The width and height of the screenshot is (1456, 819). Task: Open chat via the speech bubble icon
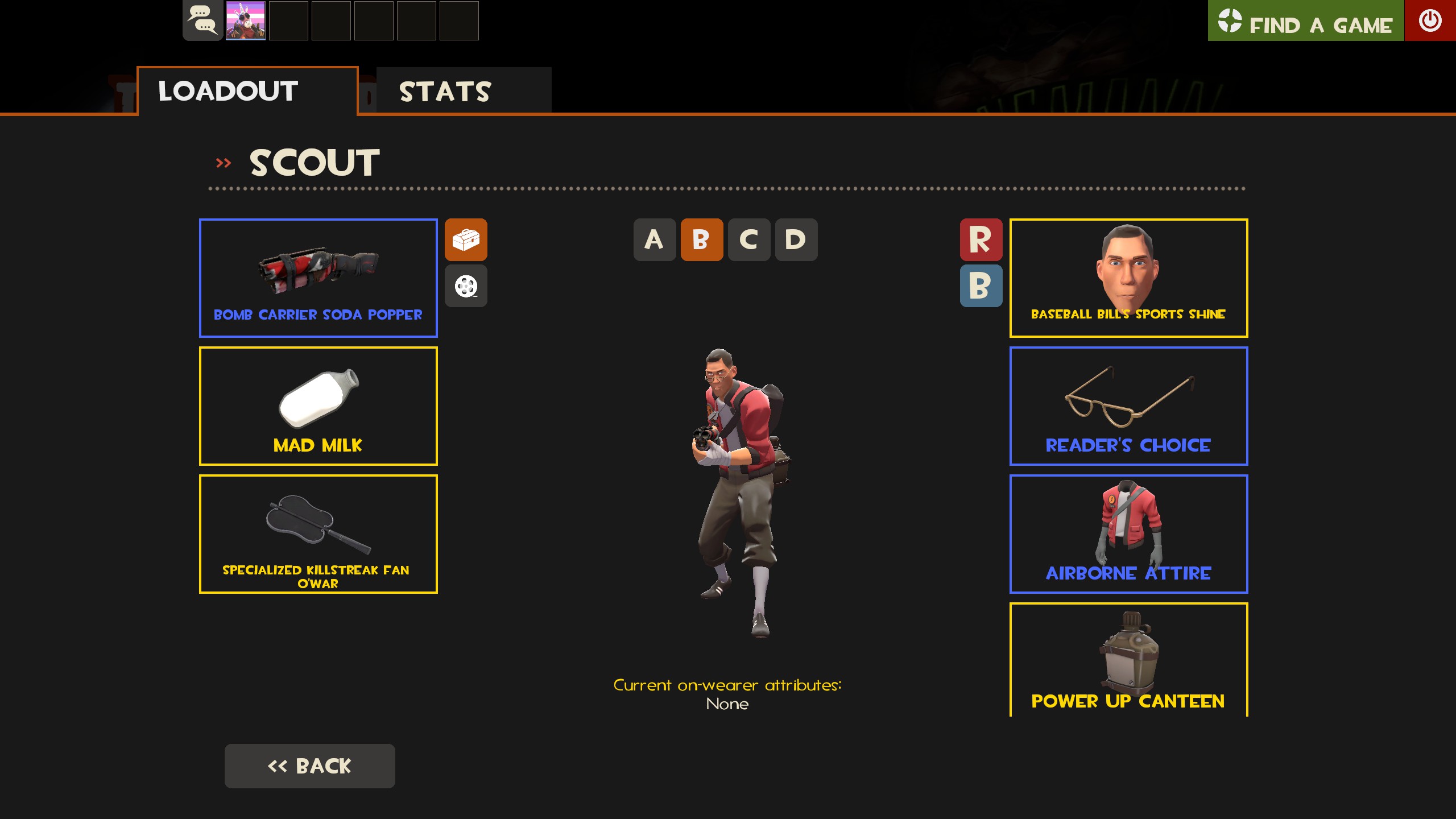202,21
